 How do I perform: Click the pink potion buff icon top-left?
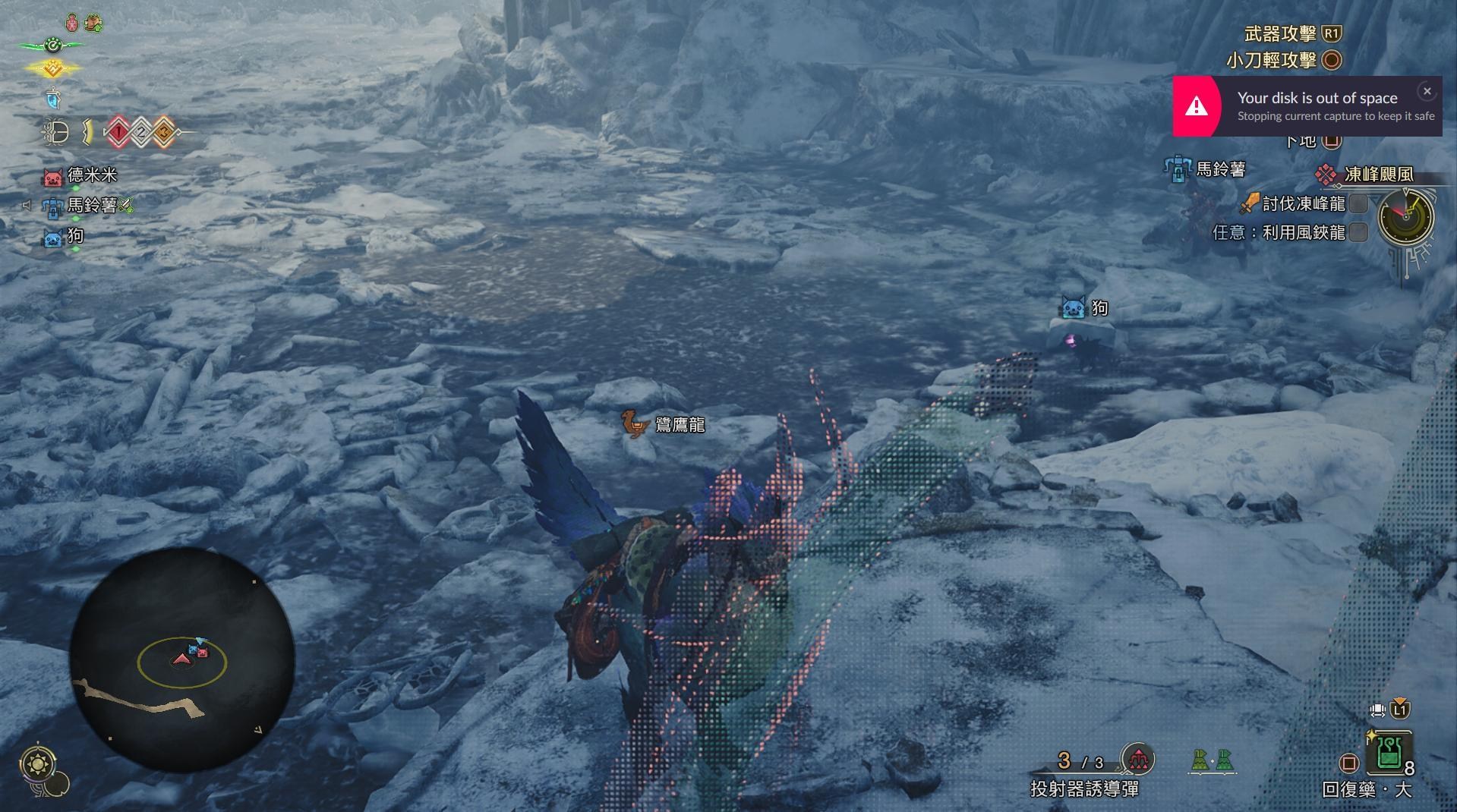[x=71, y=23]
